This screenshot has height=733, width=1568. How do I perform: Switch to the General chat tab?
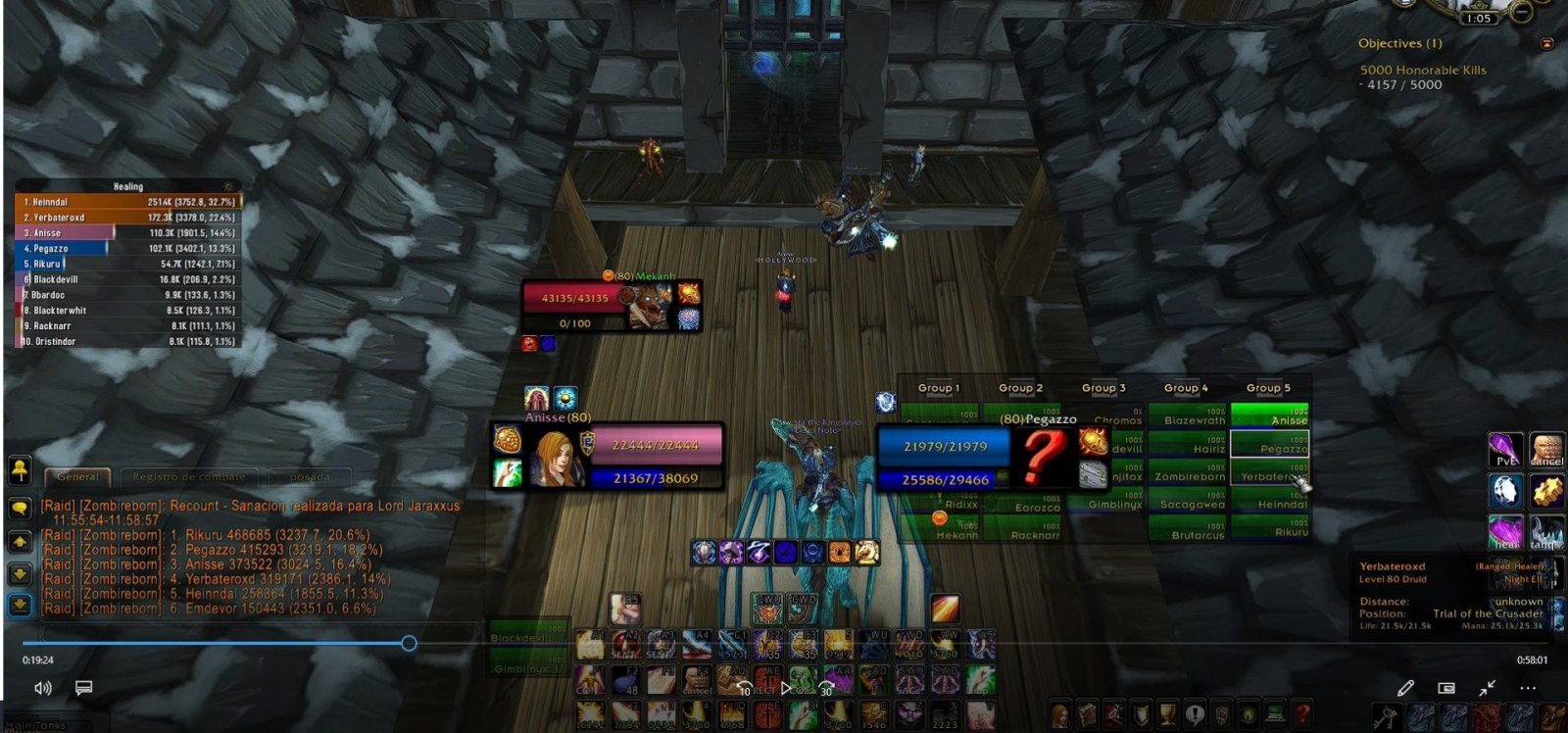tap(77, 477)
